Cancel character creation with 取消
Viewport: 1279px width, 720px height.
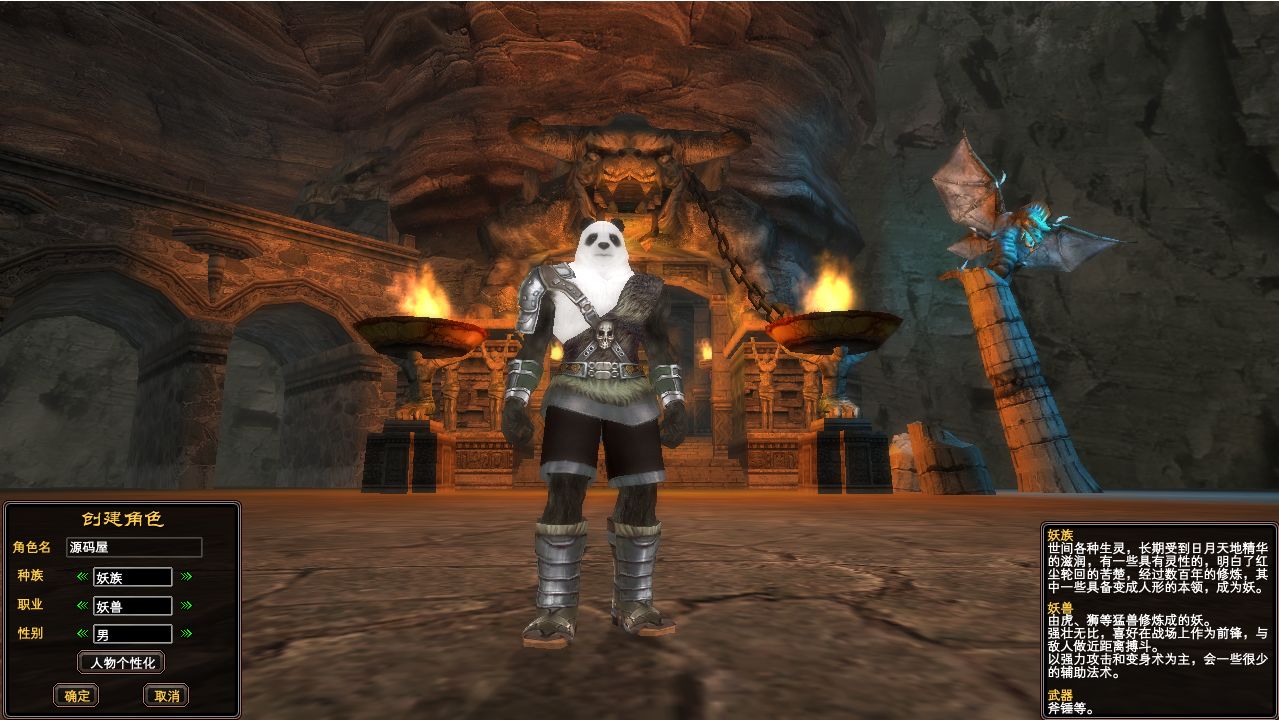[x=166, y=696]
